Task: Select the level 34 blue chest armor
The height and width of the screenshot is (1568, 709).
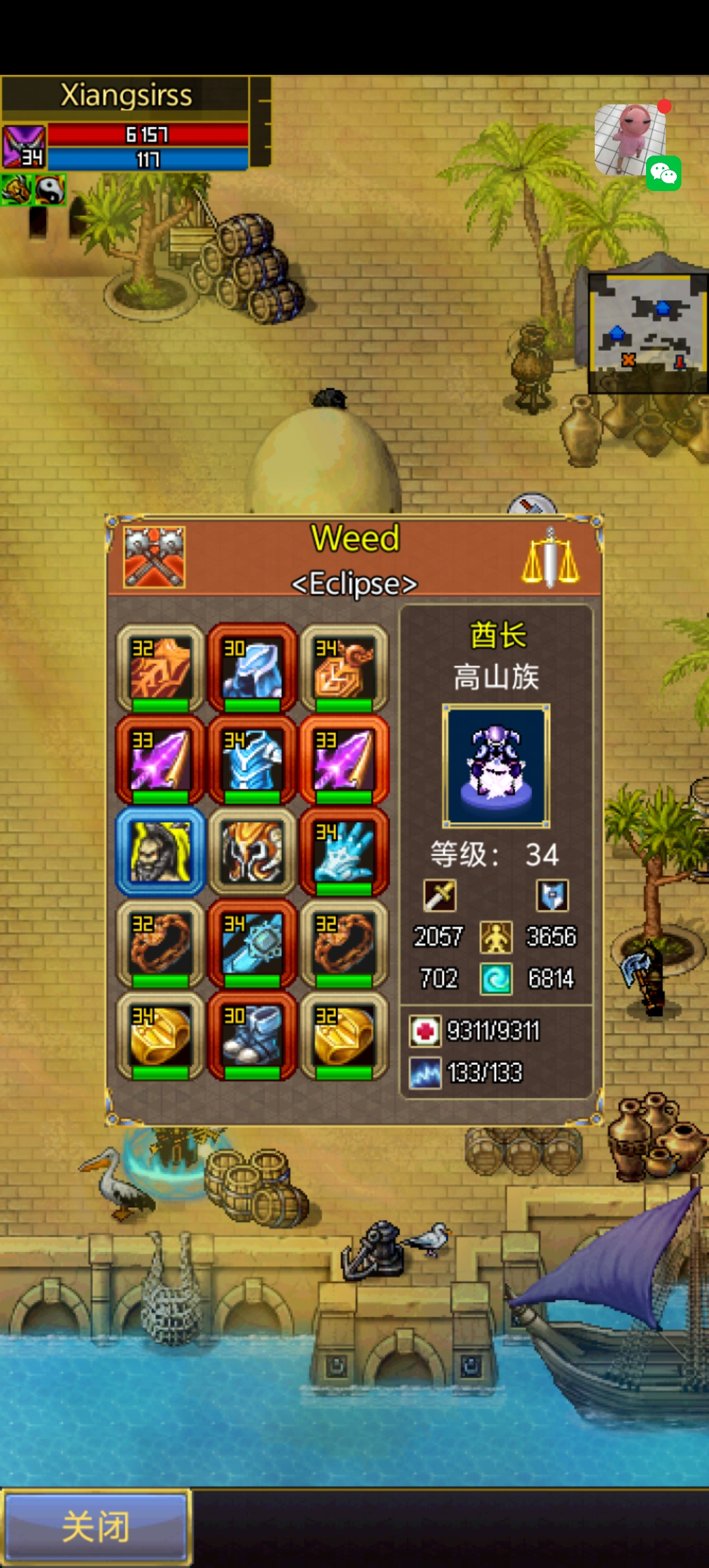Action: (x=252, y=760)
